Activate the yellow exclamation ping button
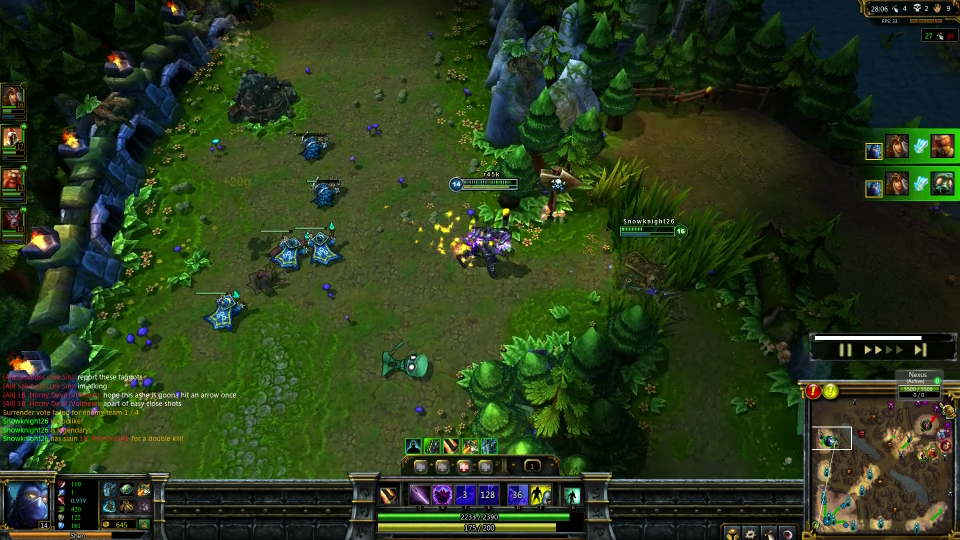Viewport: 960px width, 540px height. (831, 391)
